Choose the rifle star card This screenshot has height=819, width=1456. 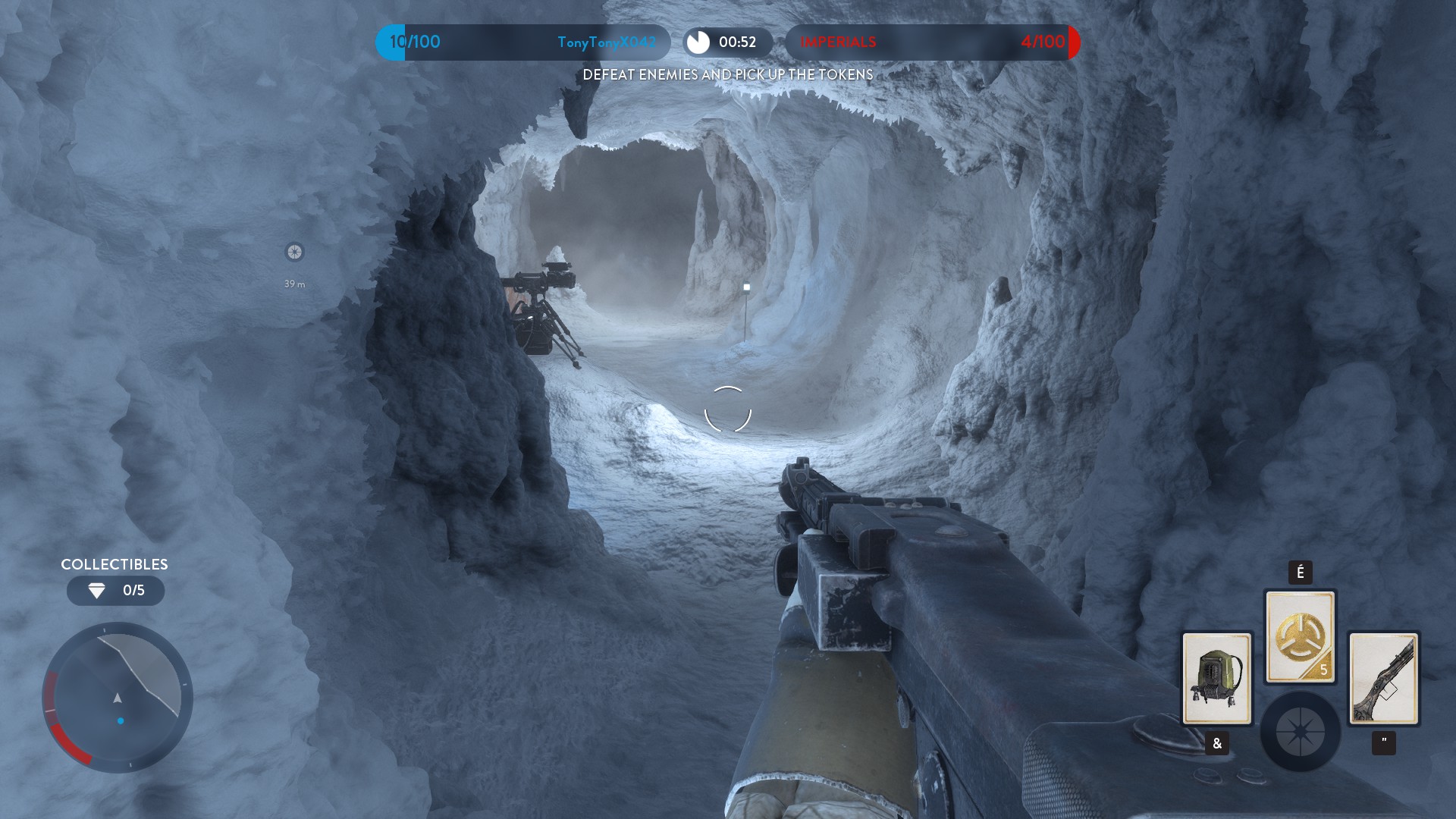tap(1383, 678)
